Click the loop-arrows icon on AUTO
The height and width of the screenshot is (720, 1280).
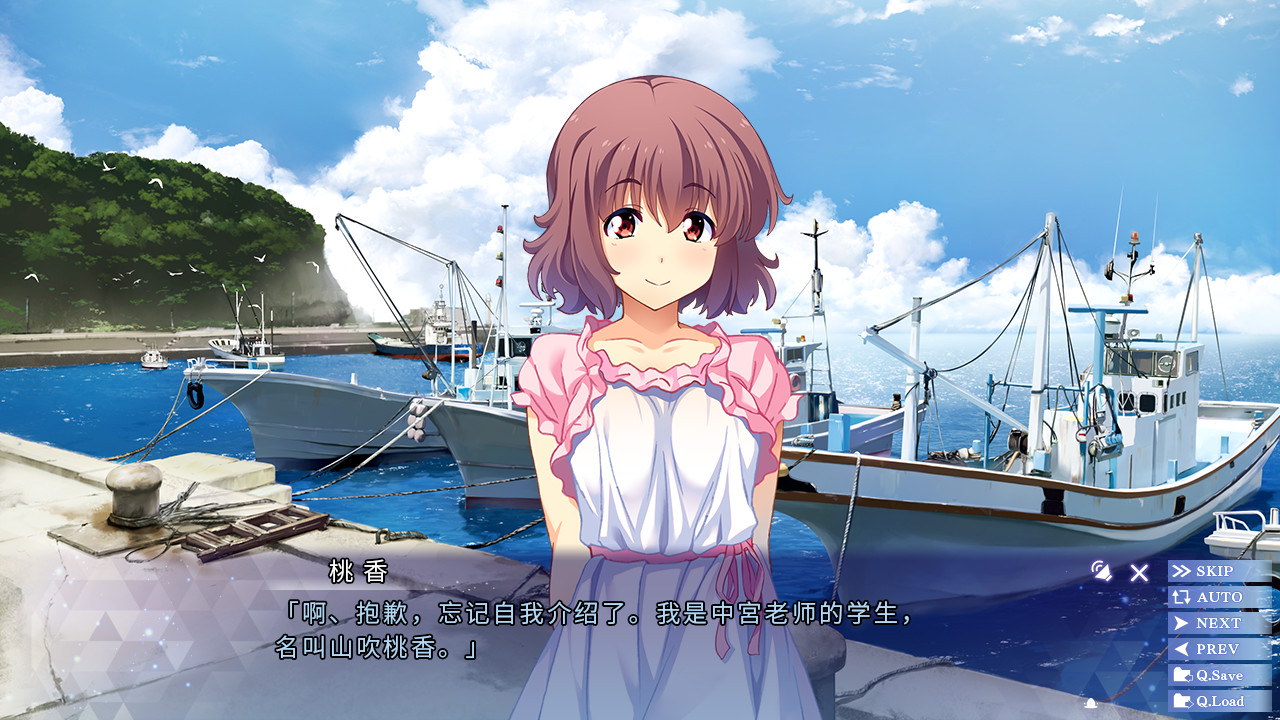point(1182,597)
